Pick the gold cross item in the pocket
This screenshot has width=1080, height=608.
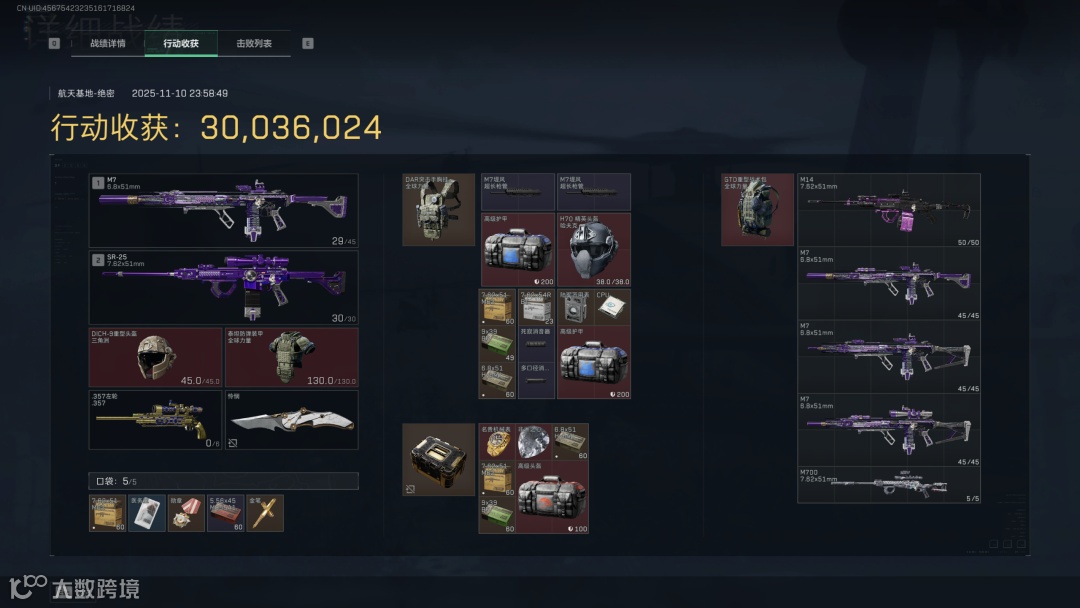point(265,513)
